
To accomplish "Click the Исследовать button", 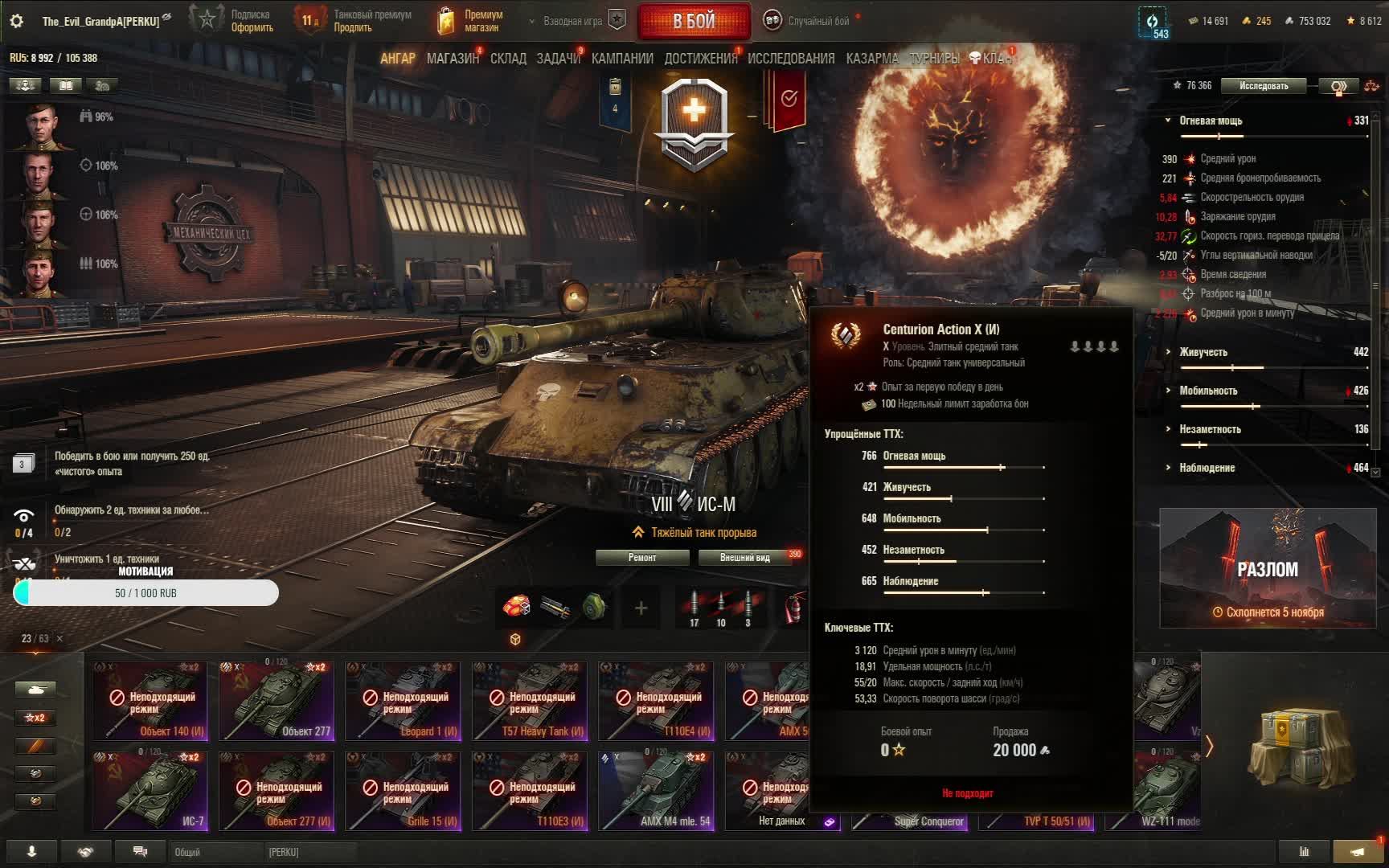I will click(x=1264, y=86).
